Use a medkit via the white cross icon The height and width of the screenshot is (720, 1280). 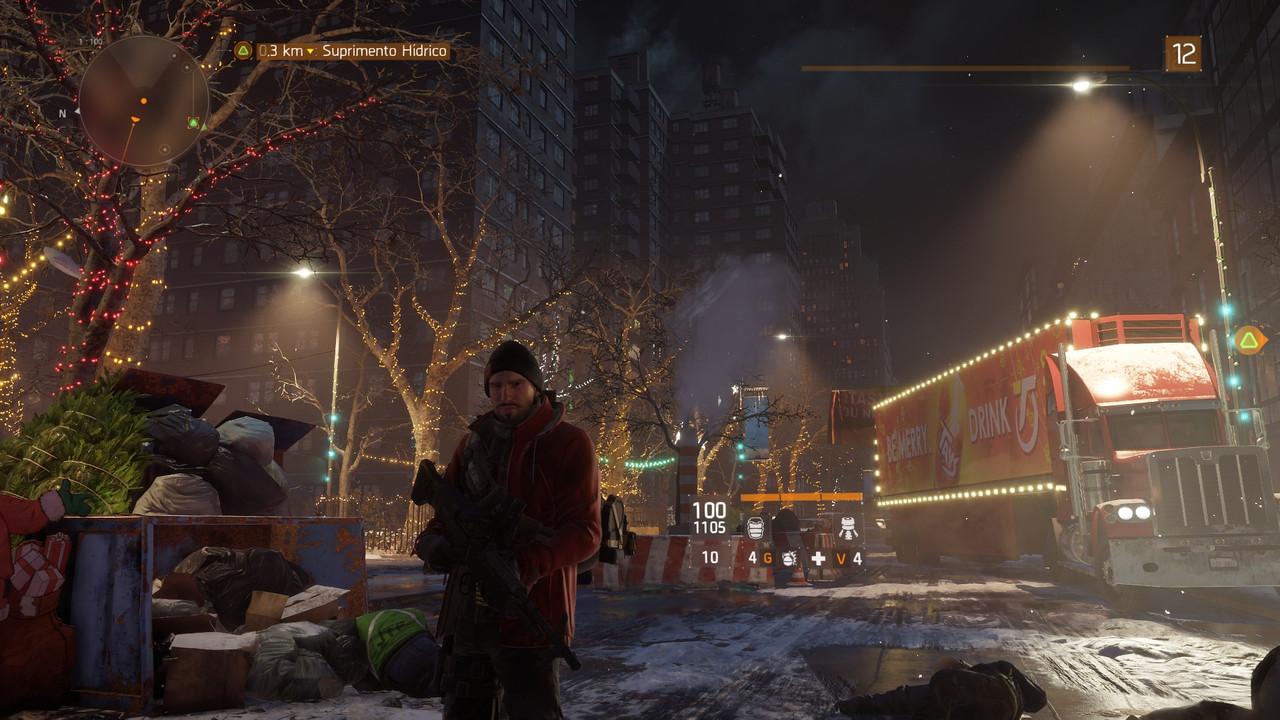coord(819,558)
